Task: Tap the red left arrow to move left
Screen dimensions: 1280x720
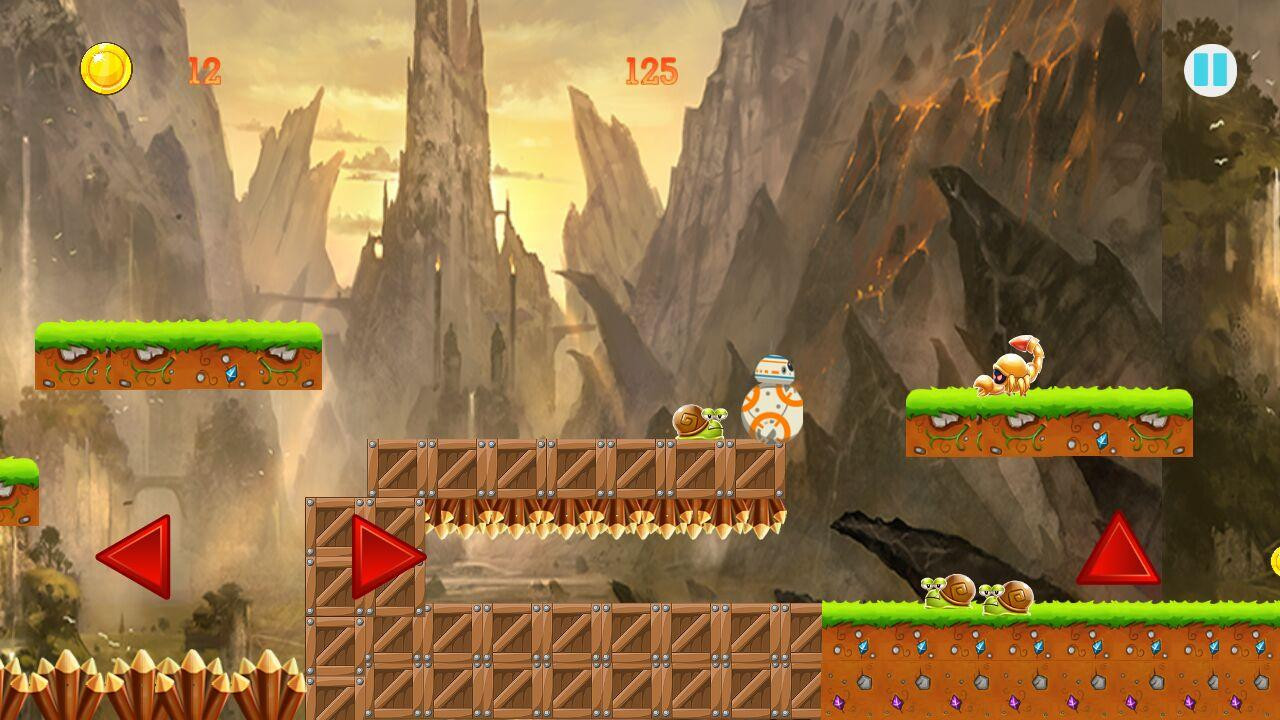Action: [x=138, y=556]
